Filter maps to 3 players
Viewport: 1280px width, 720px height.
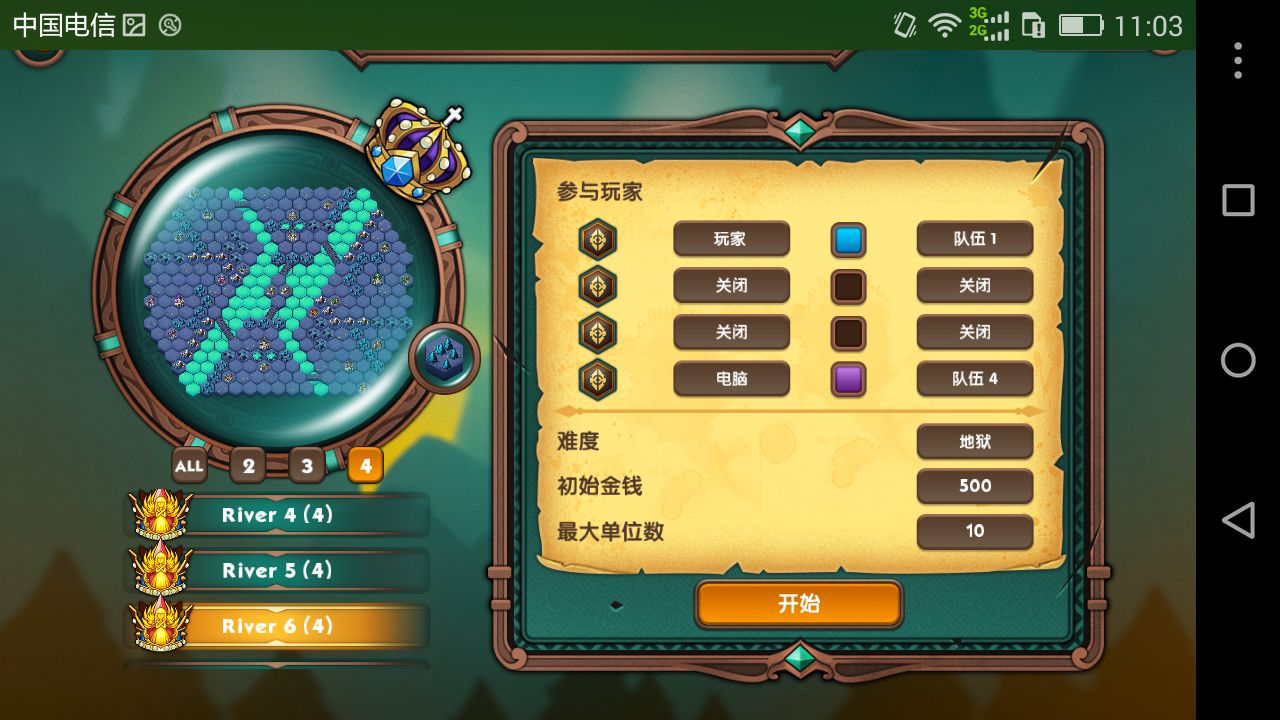point(307,466)
